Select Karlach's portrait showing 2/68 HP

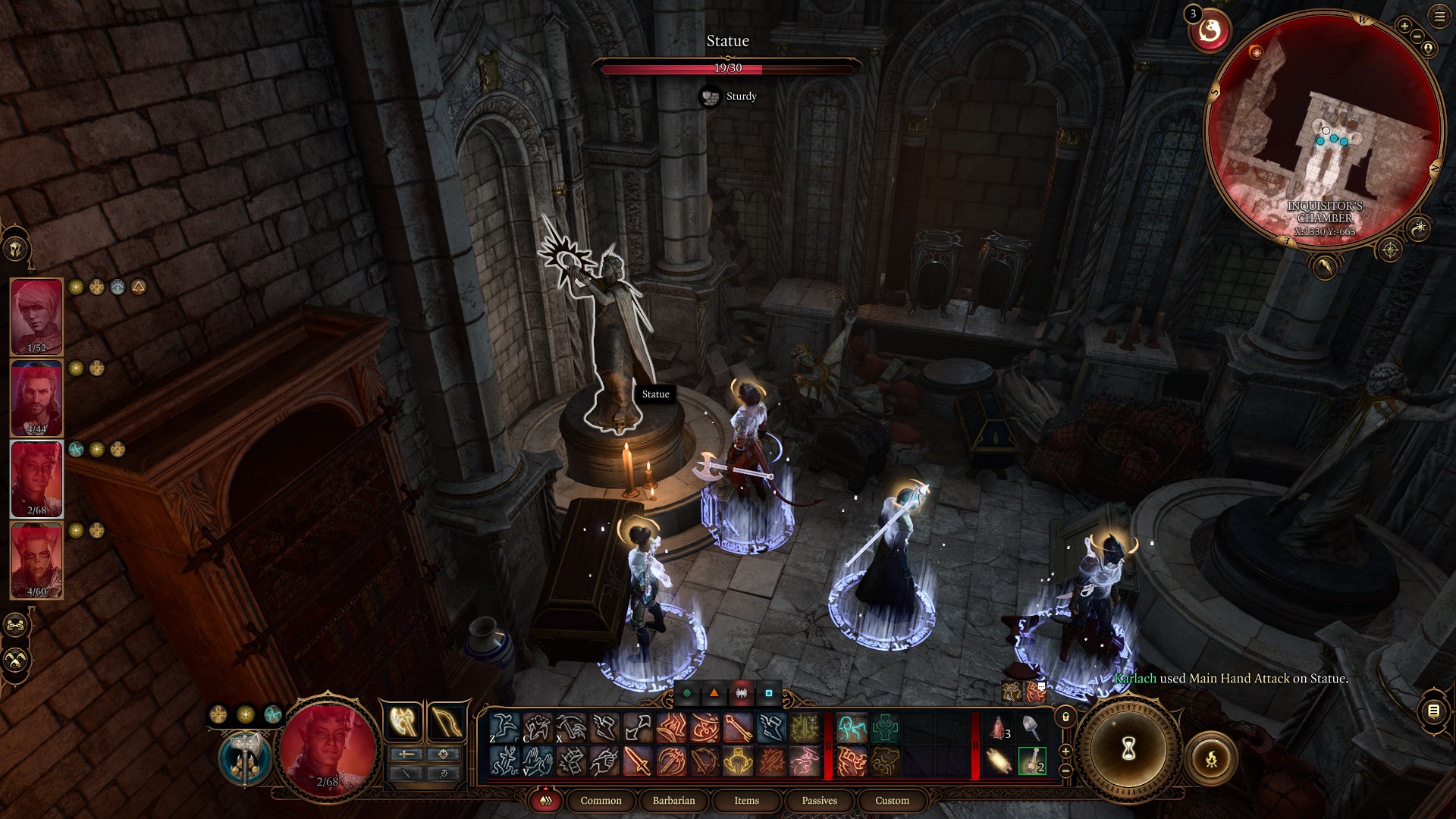36,478
